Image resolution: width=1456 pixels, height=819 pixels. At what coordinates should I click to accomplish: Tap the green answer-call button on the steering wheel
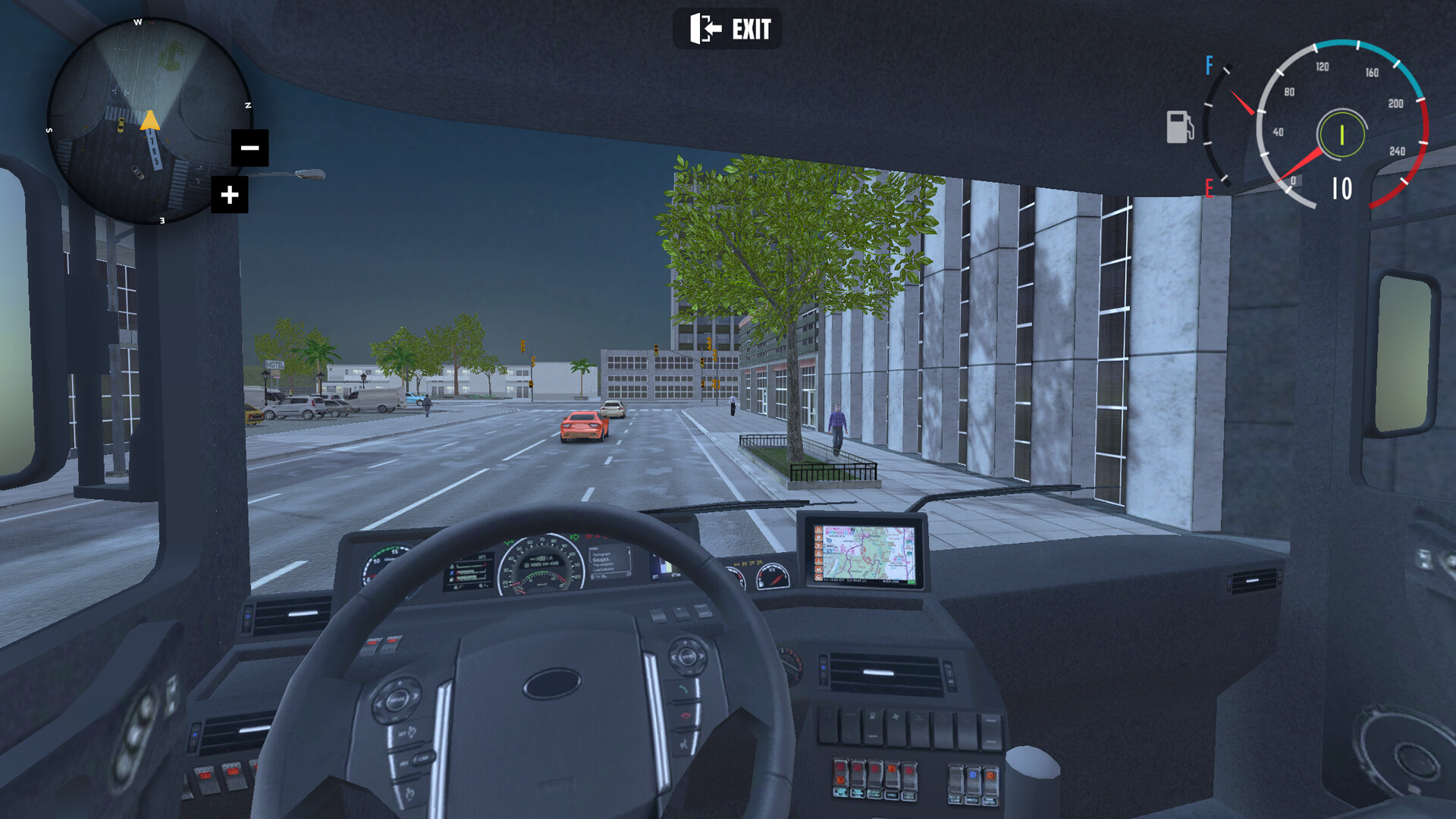[683, 689]
